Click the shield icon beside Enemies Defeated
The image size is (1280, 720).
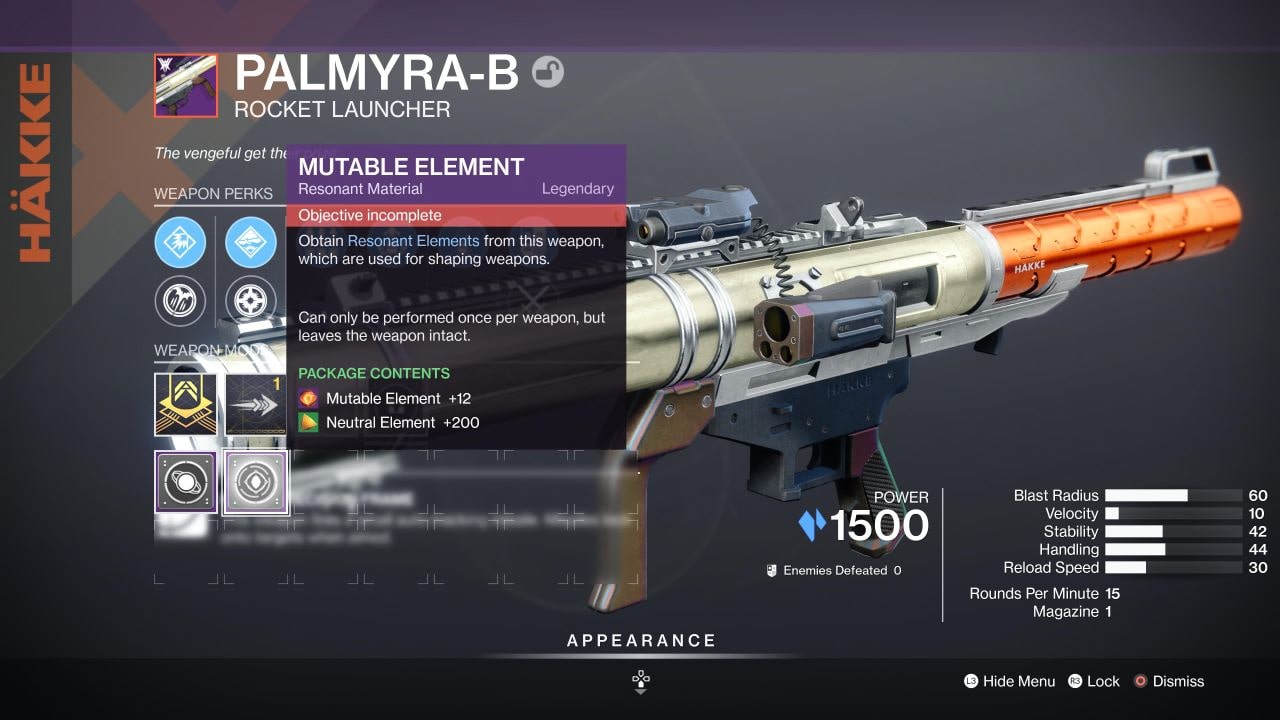coord(770,568)
